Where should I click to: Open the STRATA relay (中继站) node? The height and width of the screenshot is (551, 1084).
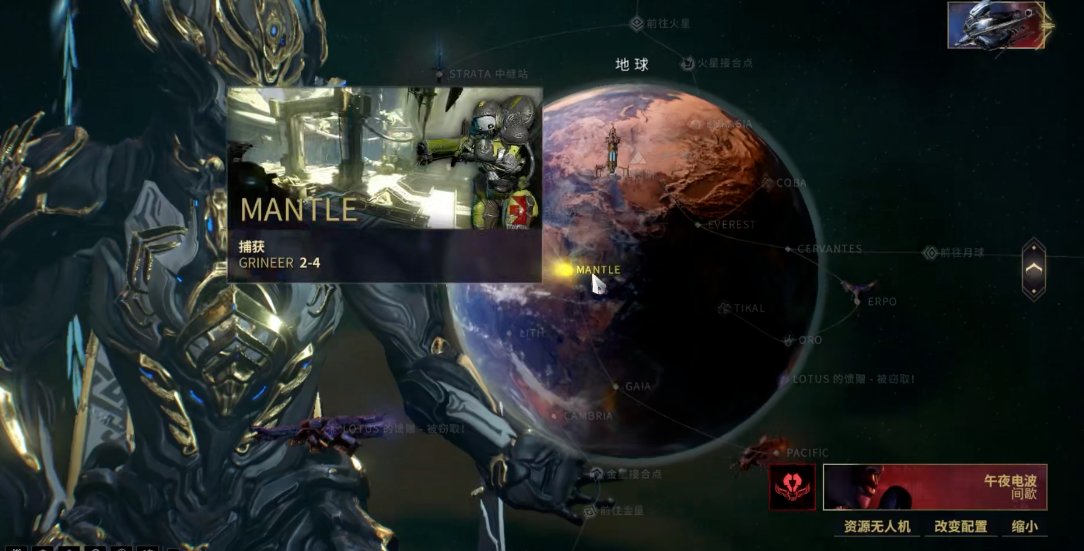tap(440, 73)
